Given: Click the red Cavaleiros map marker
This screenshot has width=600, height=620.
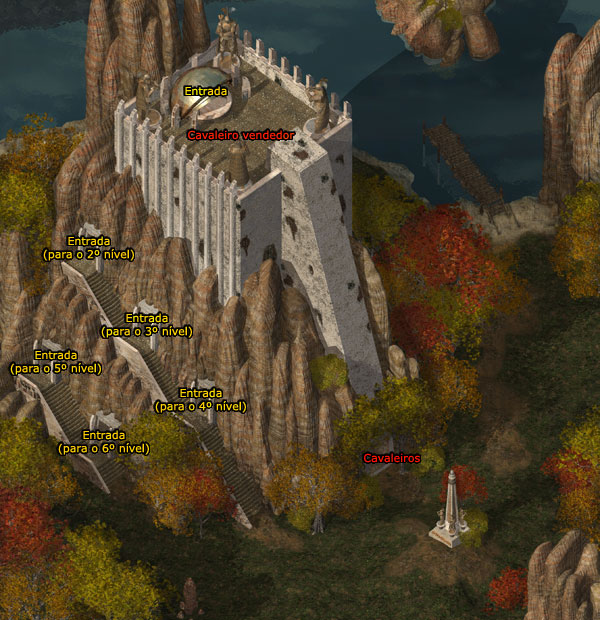Looking at the screenshot, I should tap(391, 457).
